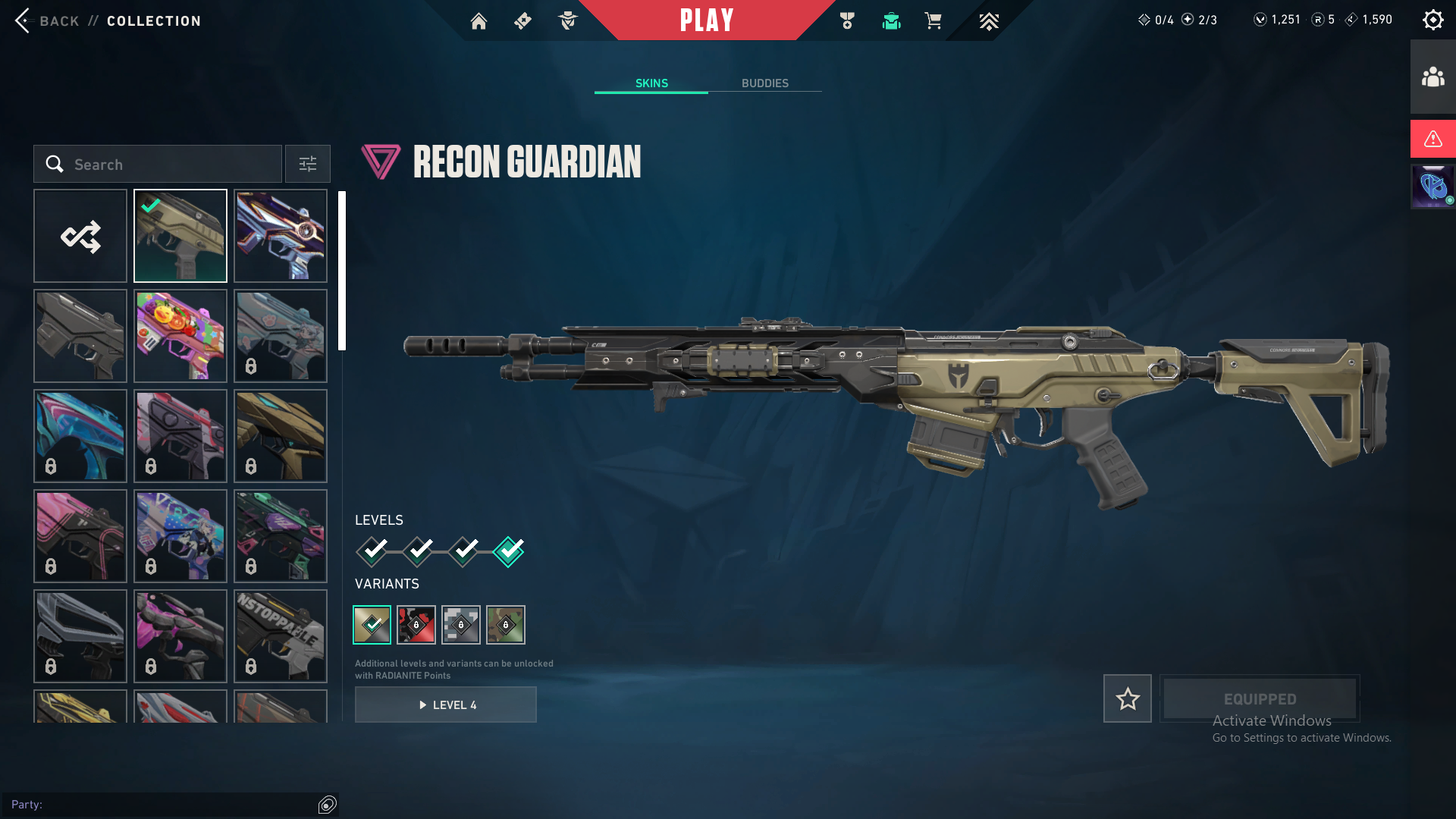Open the home icon in top navigation

[x=479, y=21]
